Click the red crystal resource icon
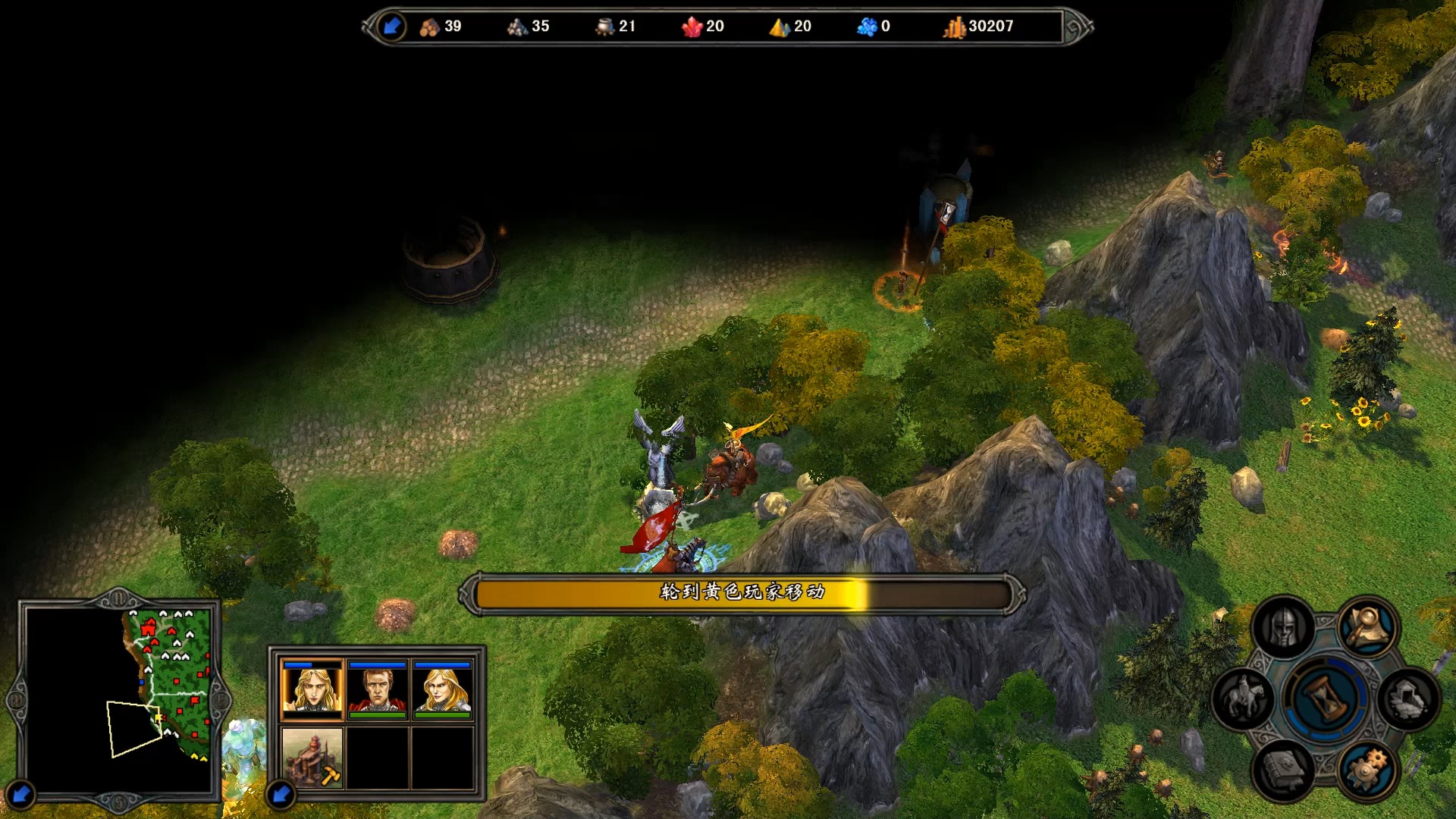 (692, 27)
